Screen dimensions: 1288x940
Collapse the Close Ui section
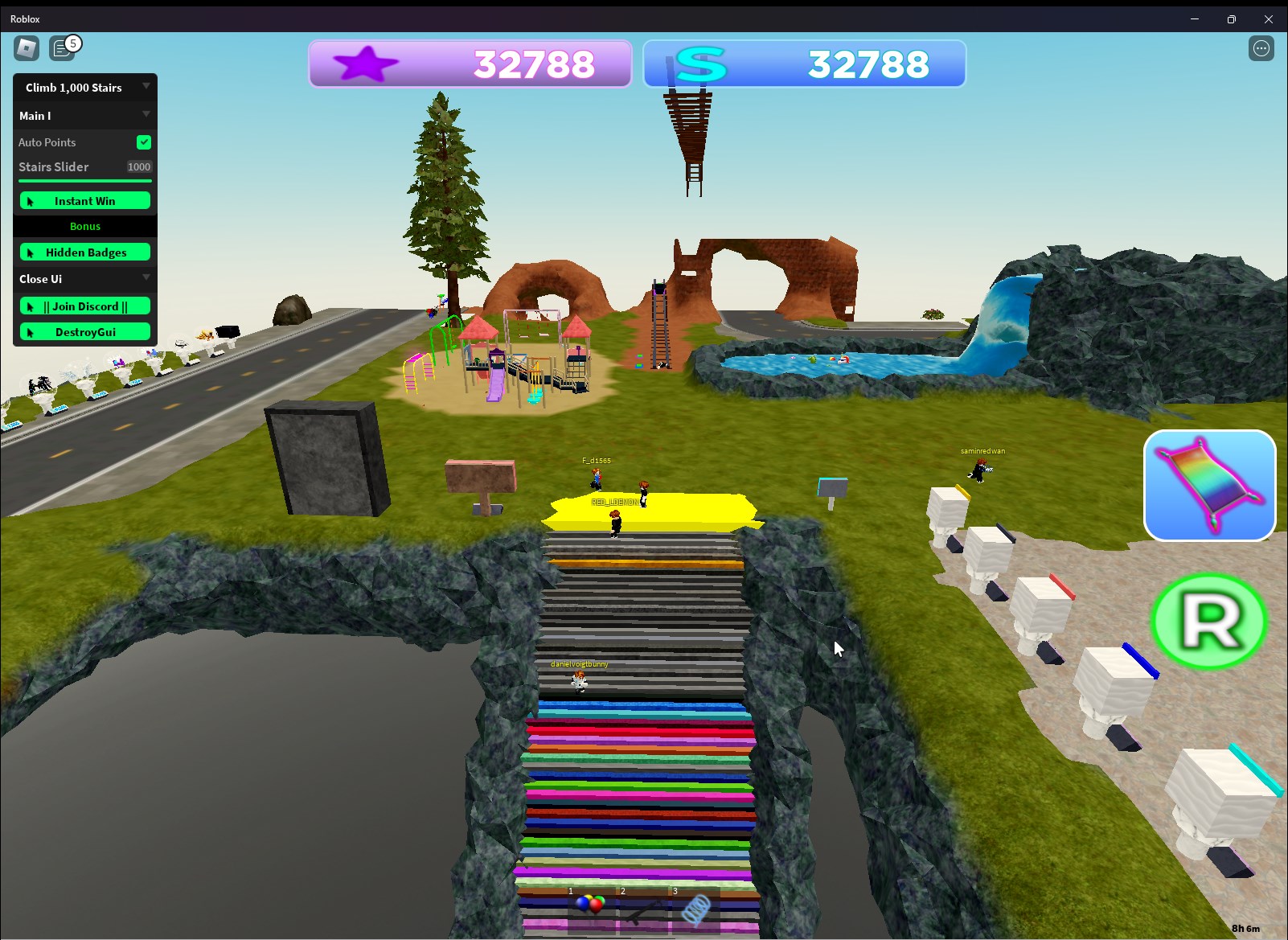146,278
